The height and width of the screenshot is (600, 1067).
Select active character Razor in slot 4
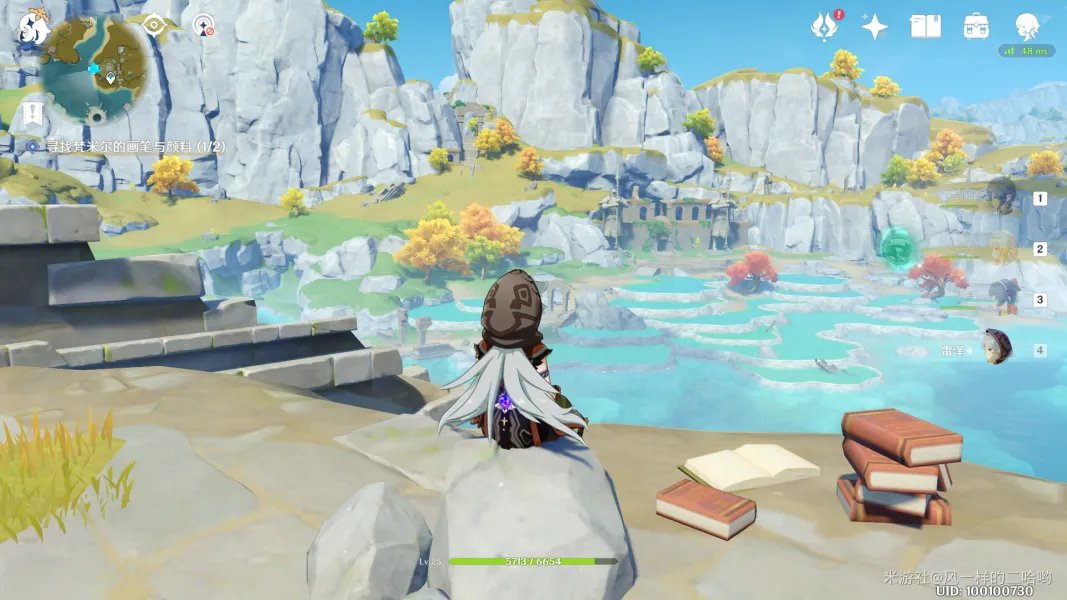(x=997, y=349)
